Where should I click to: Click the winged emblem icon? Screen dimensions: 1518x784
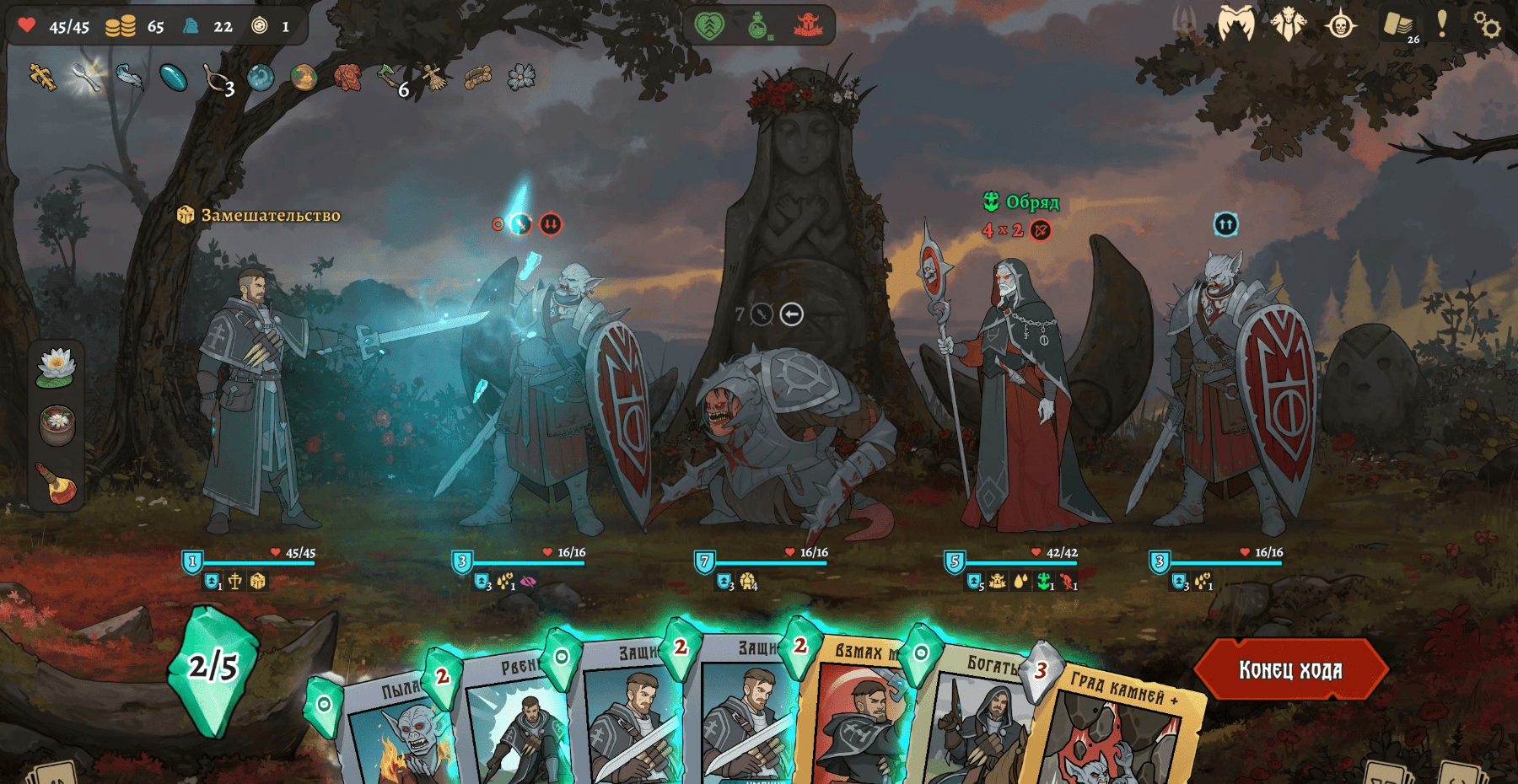tap(1235, 24)
